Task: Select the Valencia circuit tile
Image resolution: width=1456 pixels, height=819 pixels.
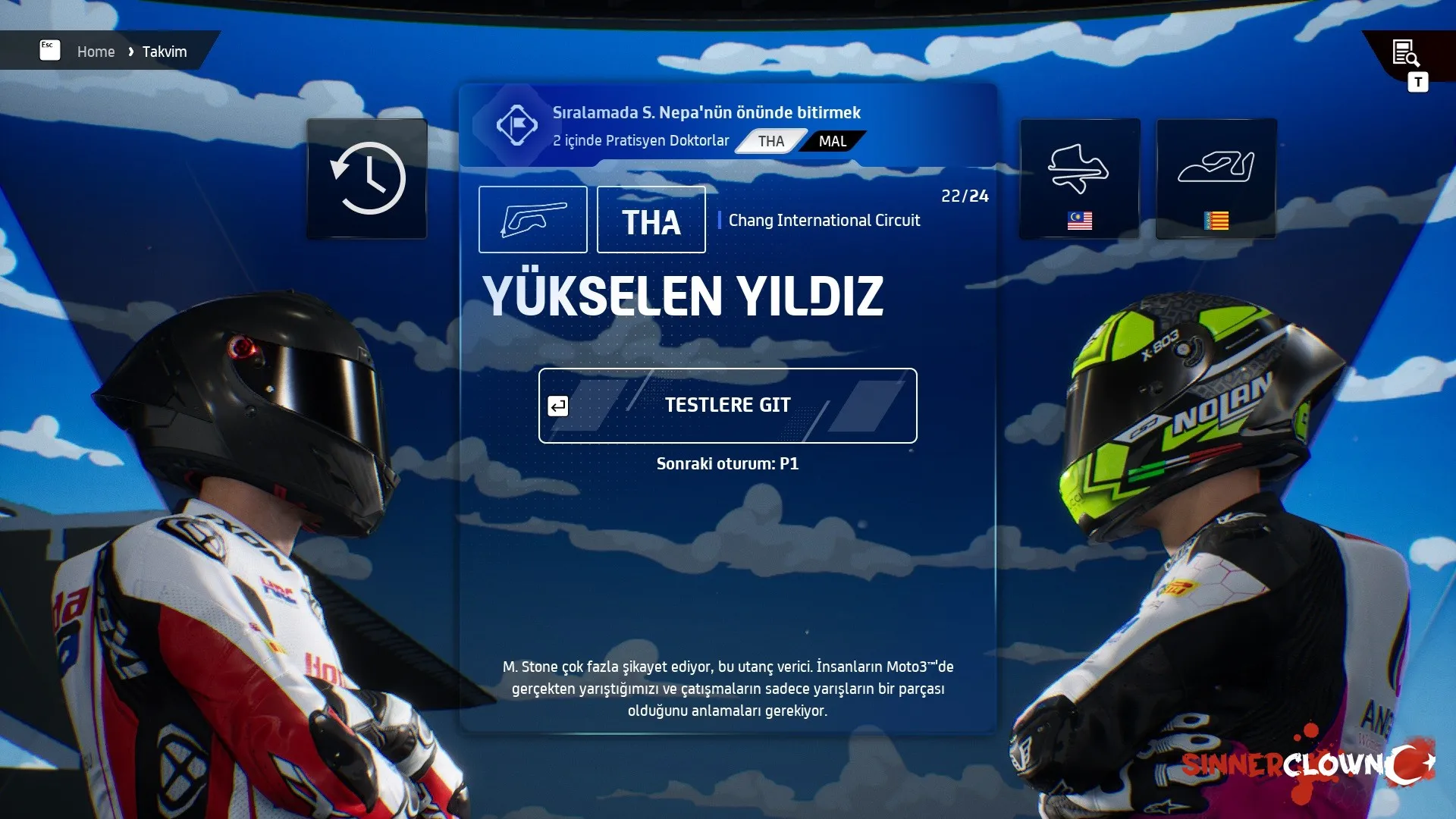Action: click(1216, 179)
